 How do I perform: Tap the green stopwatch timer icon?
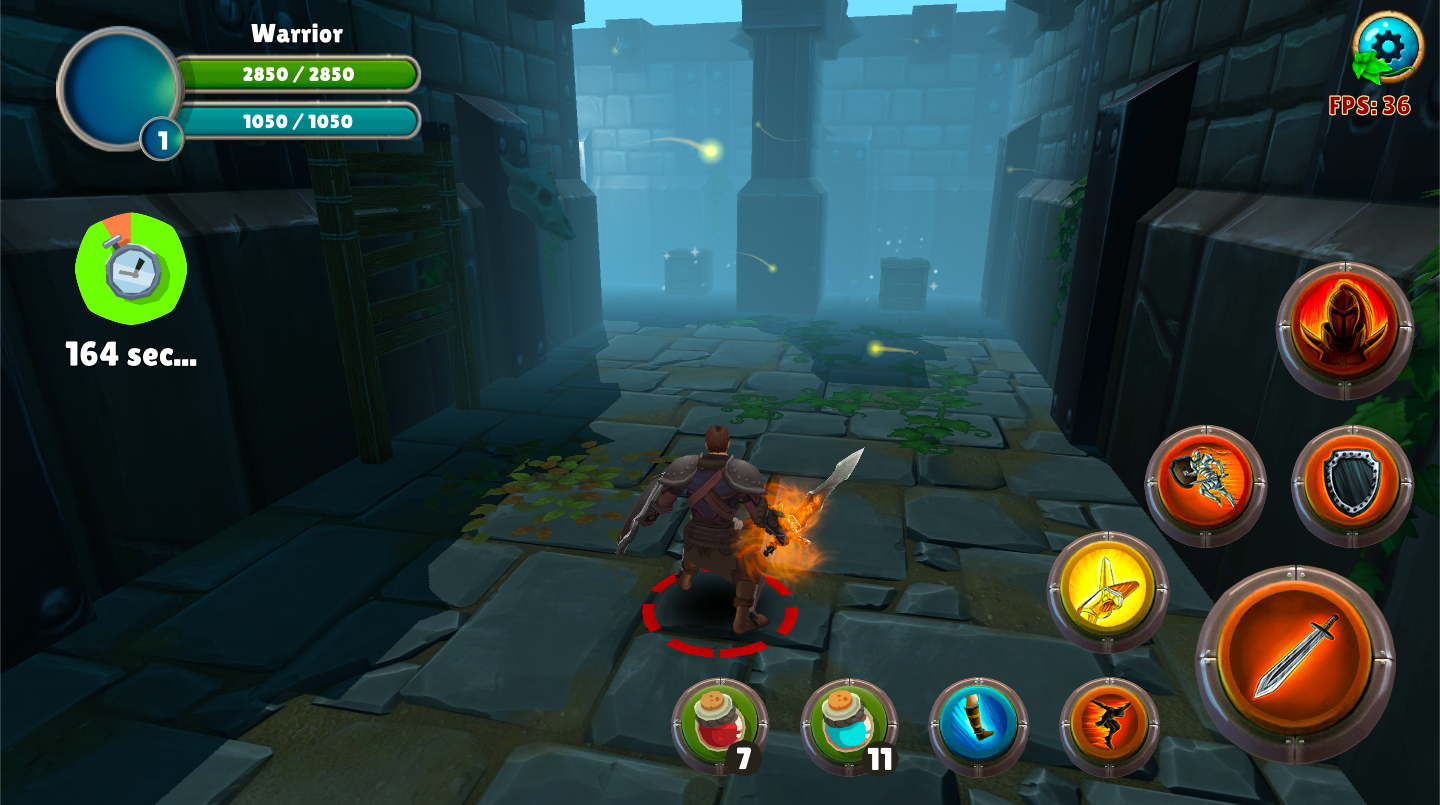pos(130,268)
